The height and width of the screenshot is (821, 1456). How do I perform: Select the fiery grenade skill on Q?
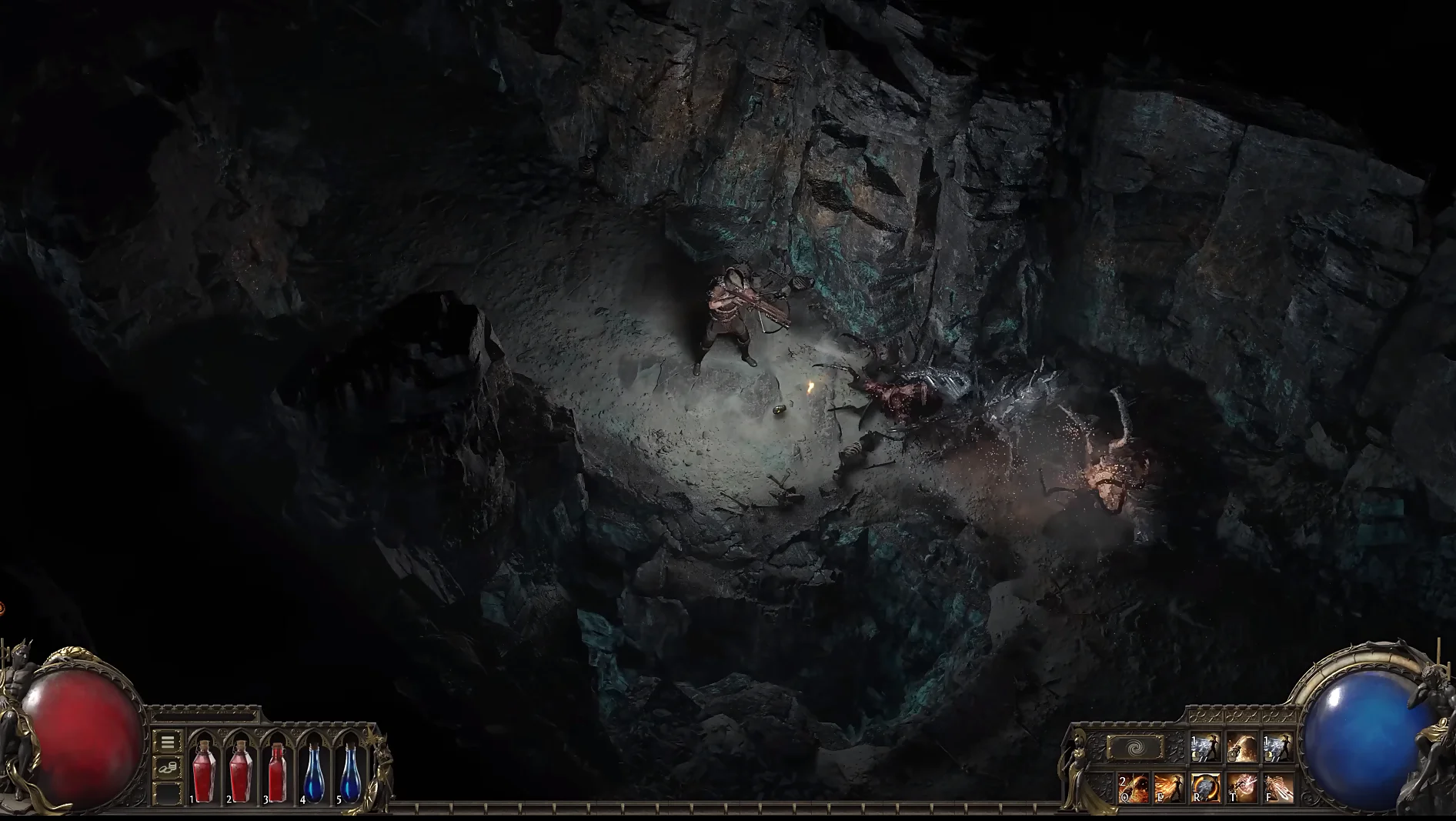point(1134,789)
